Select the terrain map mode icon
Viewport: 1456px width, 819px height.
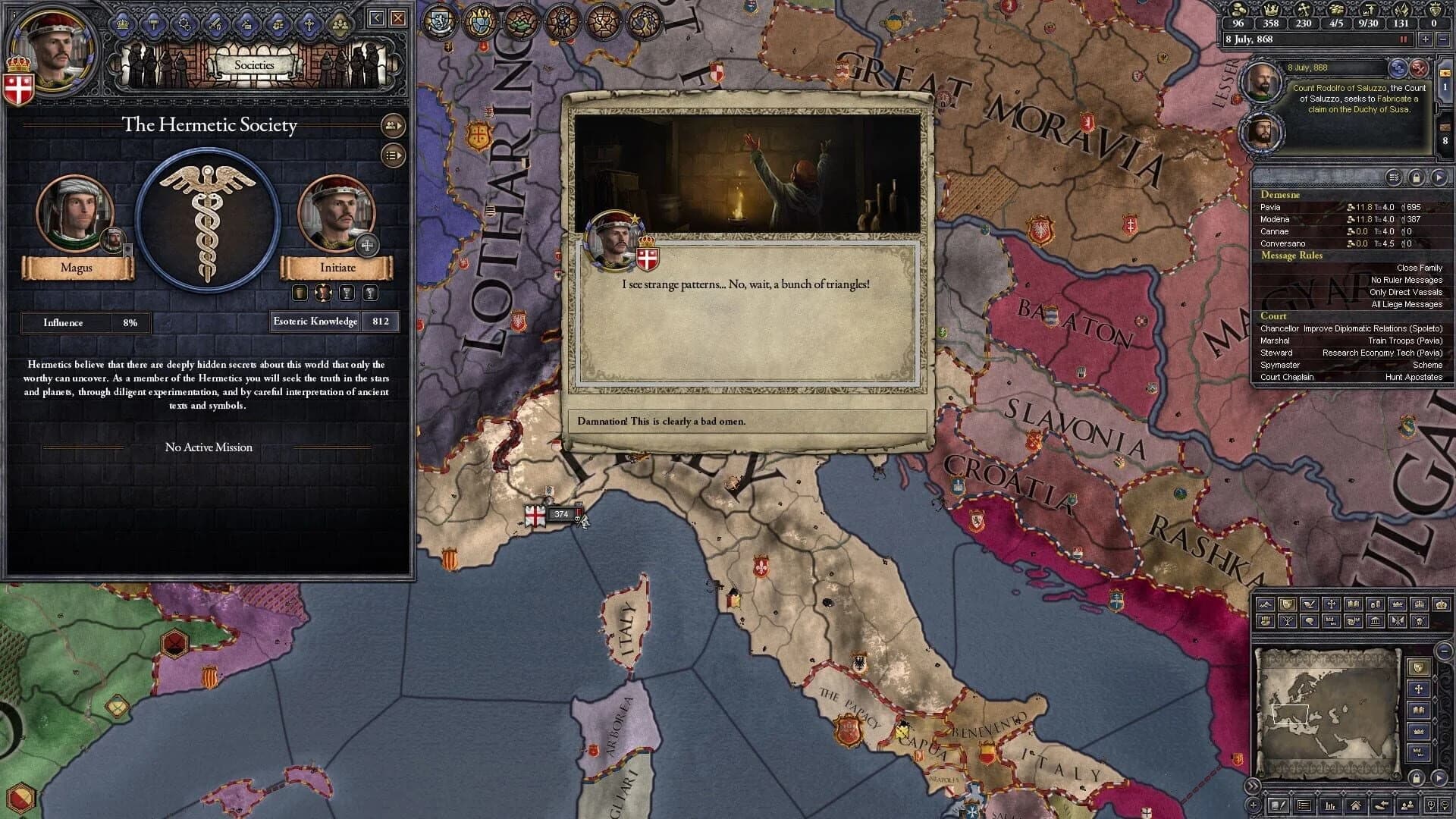[1266, 604]
